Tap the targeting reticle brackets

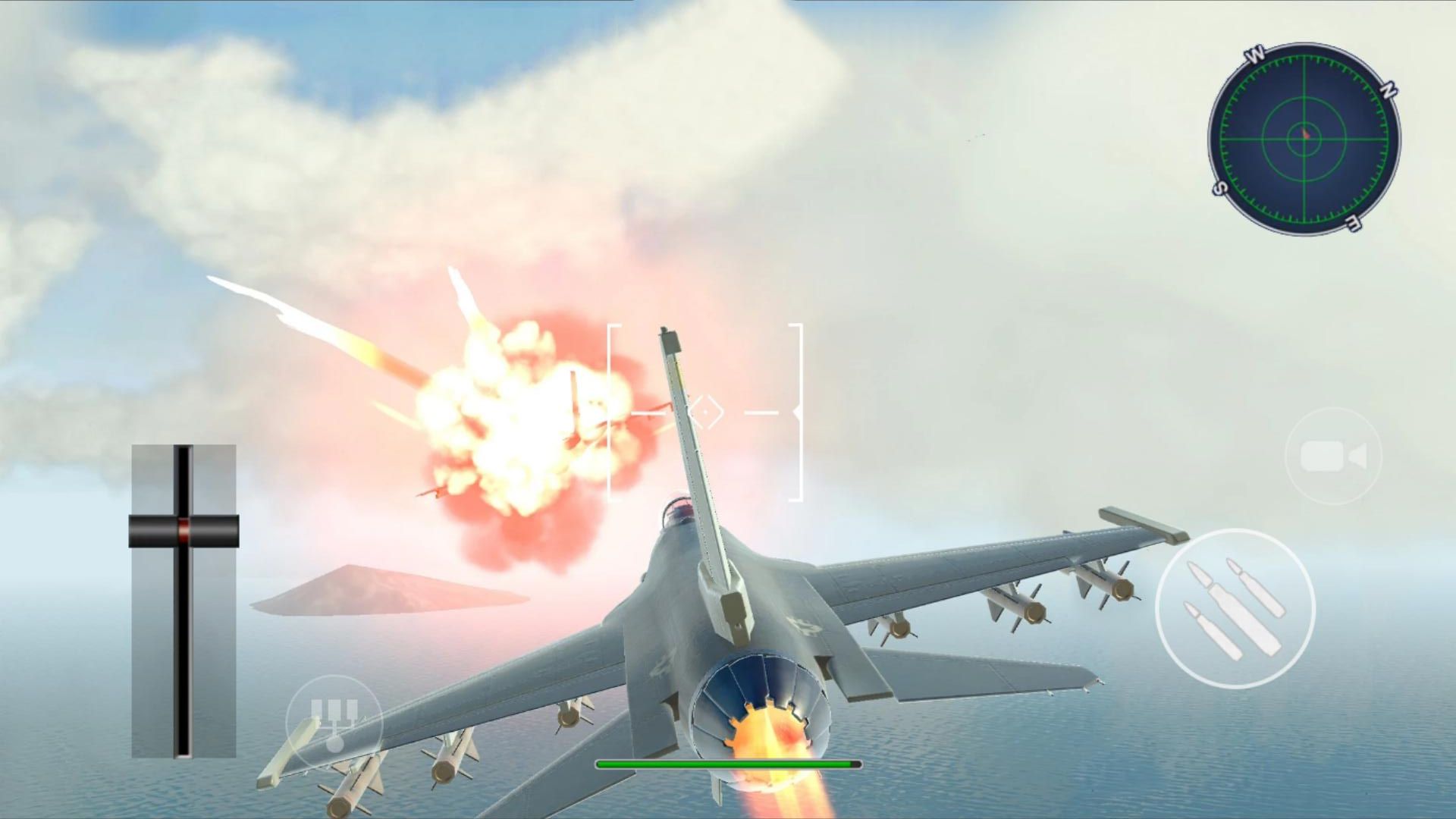click(705, 413)
